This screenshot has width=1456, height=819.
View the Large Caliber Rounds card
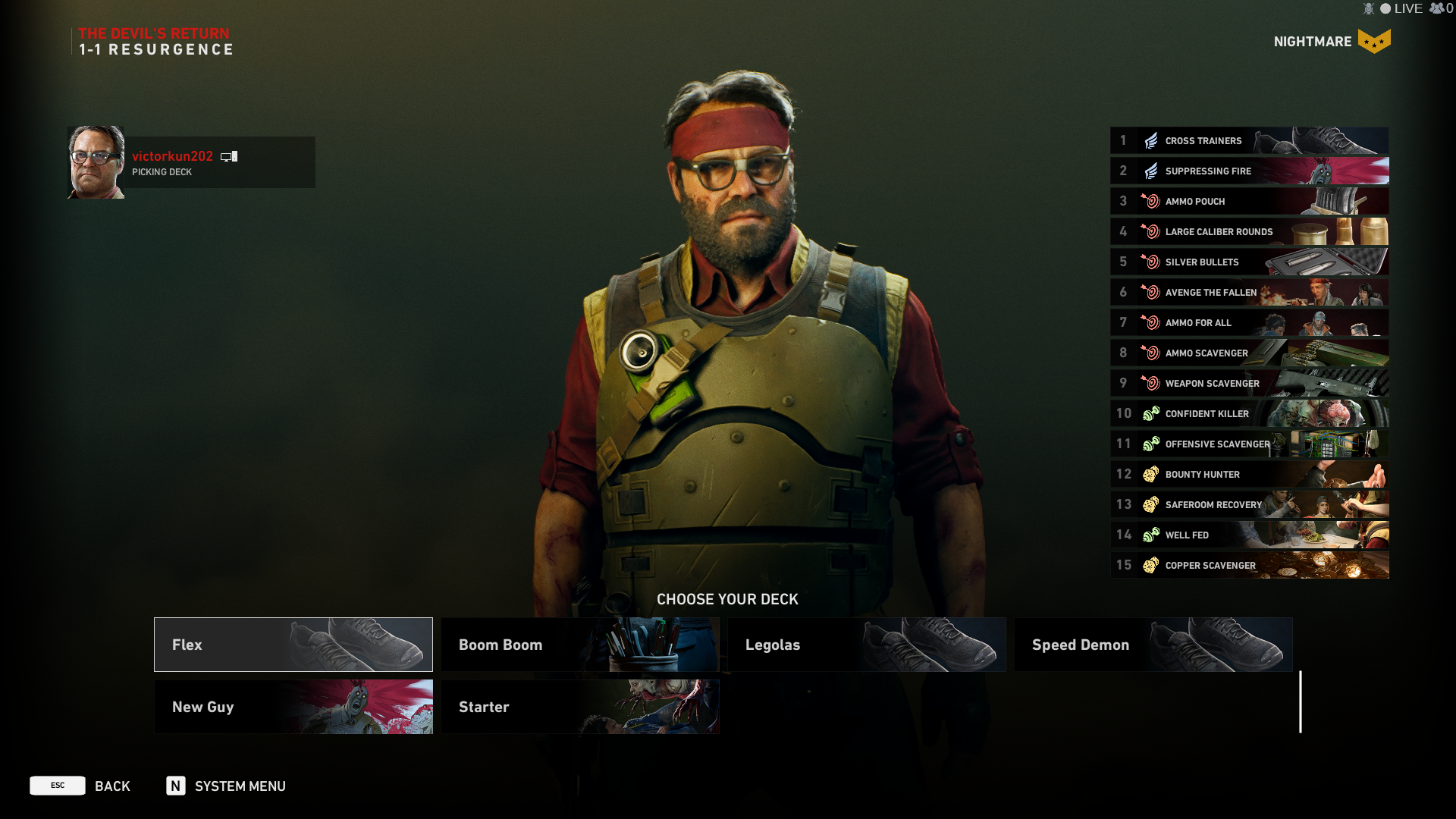point(1249,231)
